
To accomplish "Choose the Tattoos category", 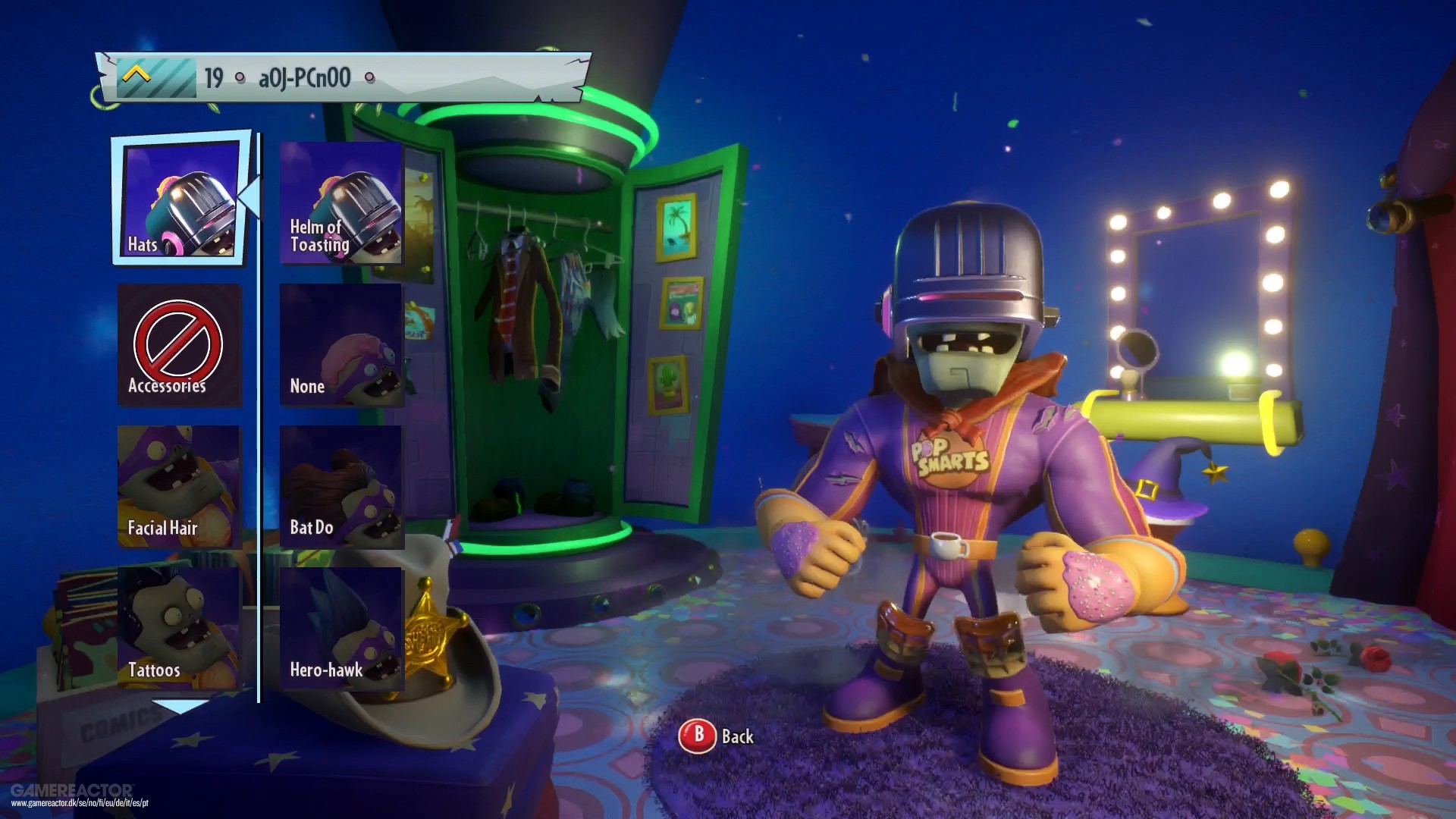I will click(180, 628).
